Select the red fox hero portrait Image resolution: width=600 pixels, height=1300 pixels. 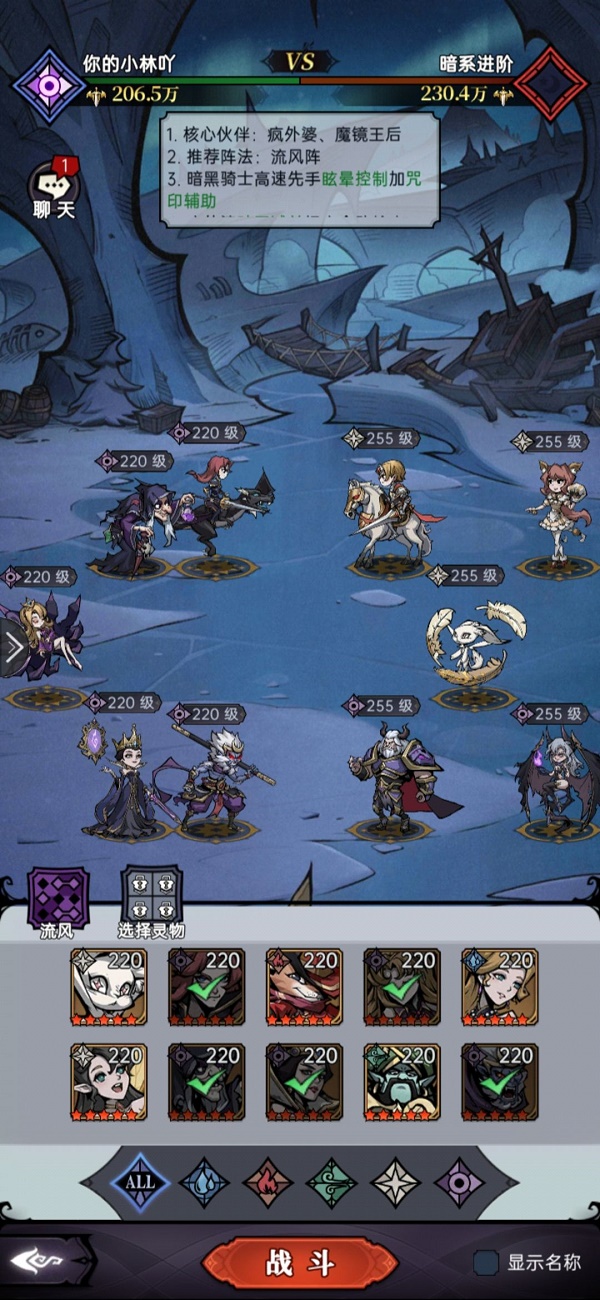click(x=304, y=988)
